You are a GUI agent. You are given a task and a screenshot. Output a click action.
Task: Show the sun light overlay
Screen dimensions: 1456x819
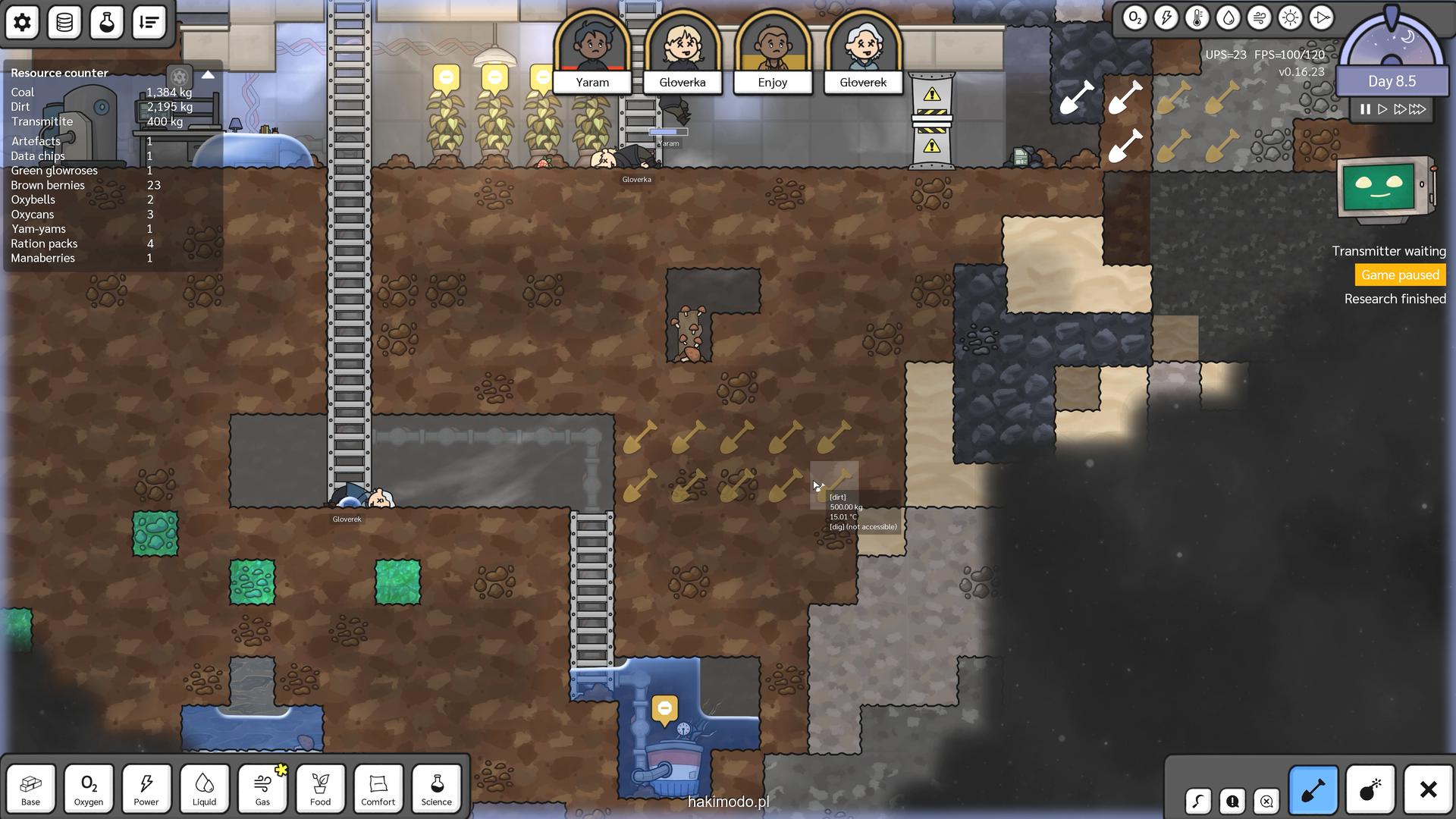click(x=1290, y=18)
